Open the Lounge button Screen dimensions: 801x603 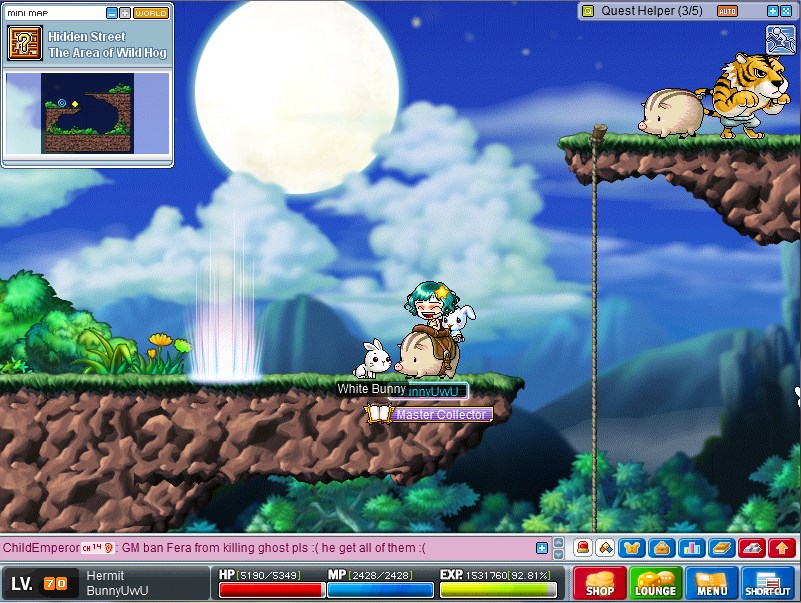(x=656, y=583)
